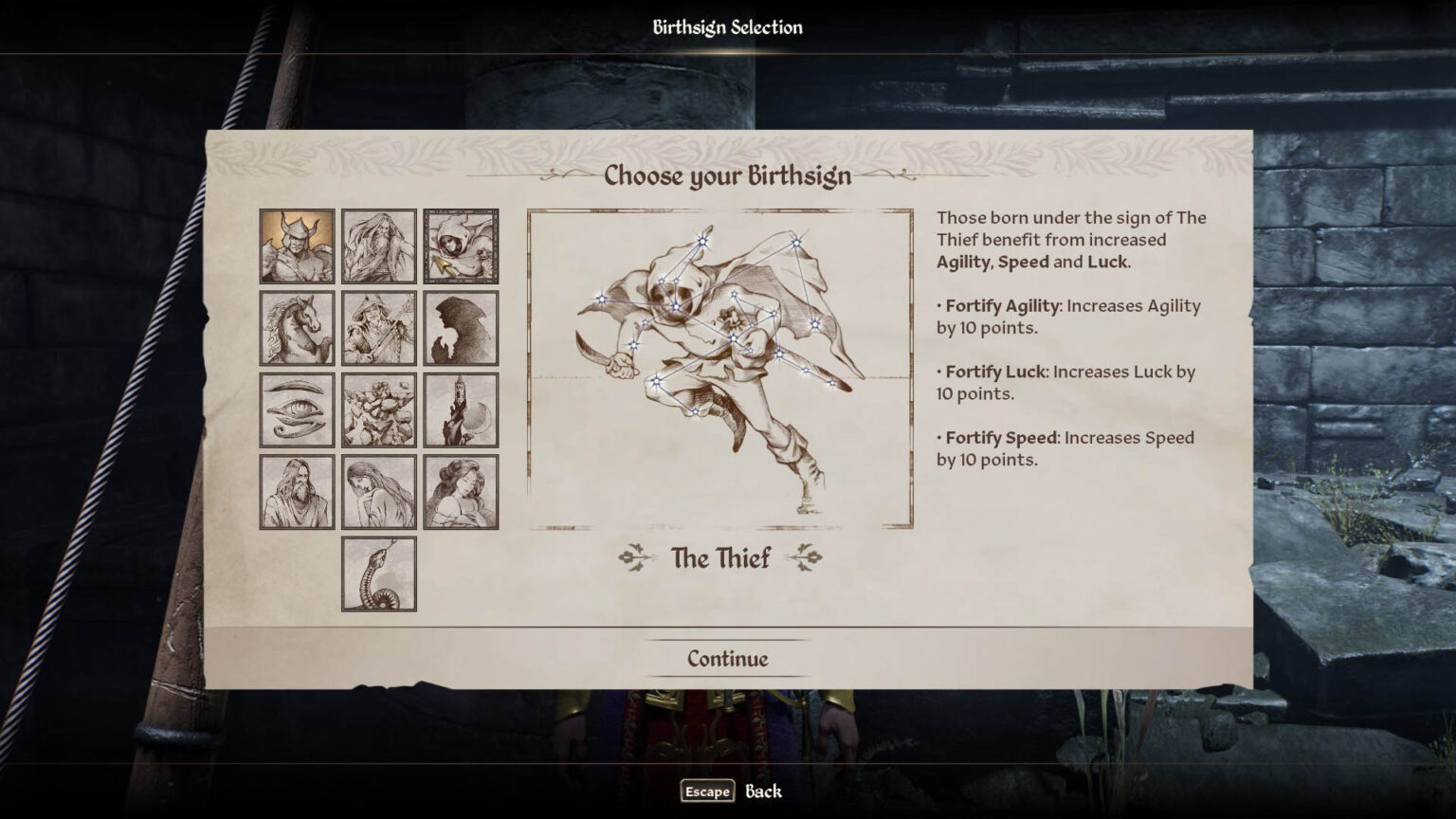Choose the Atronach stone golem icon
The height and width of the screenshot is (819, 1456).
pos(379,409)
